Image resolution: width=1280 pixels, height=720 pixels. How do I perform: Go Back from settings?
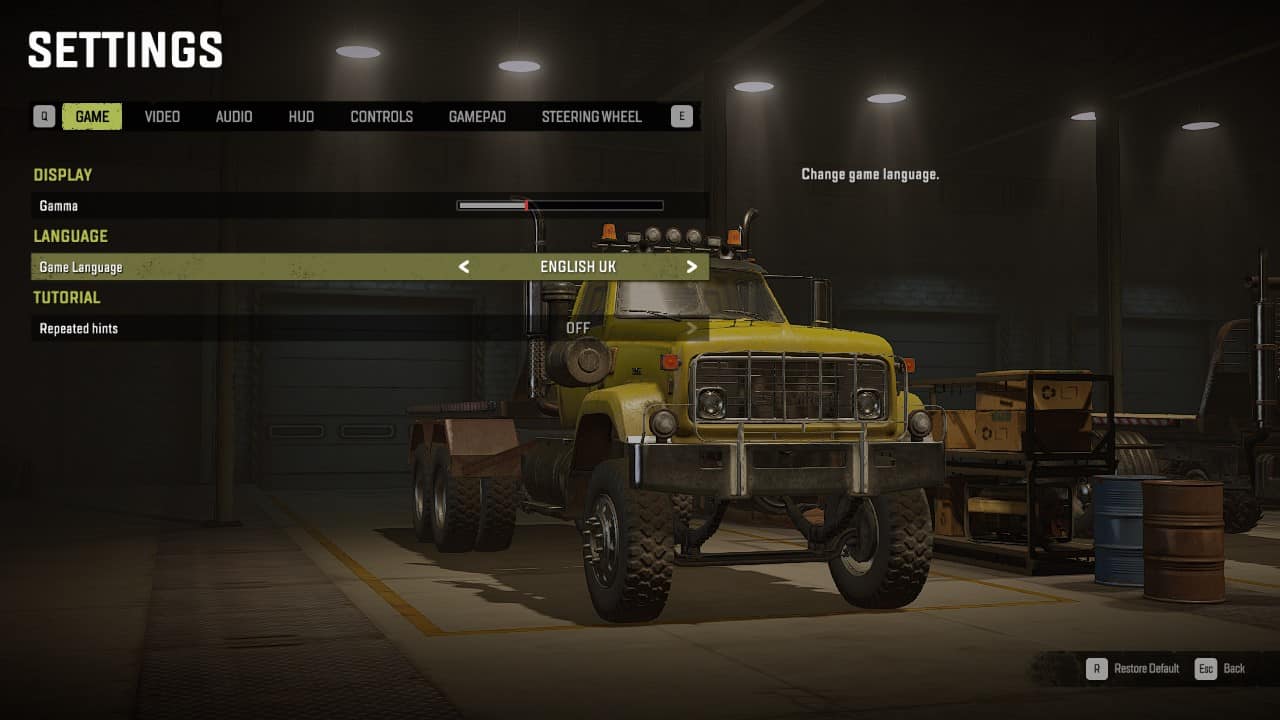pyautogui.click(x=1221, y=669)
